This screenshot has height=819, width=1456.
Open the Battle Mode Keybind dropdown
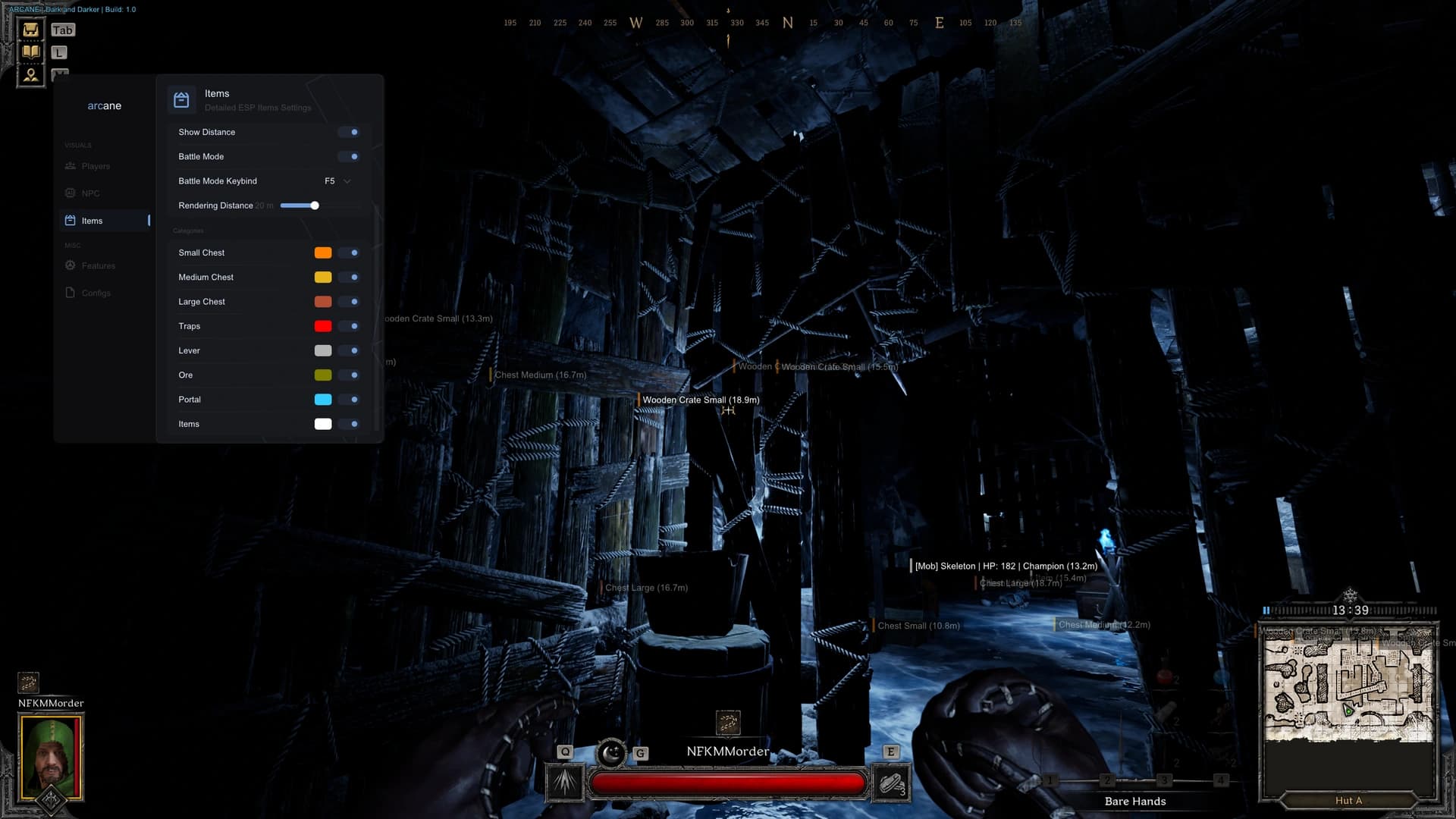pos(337,181)
